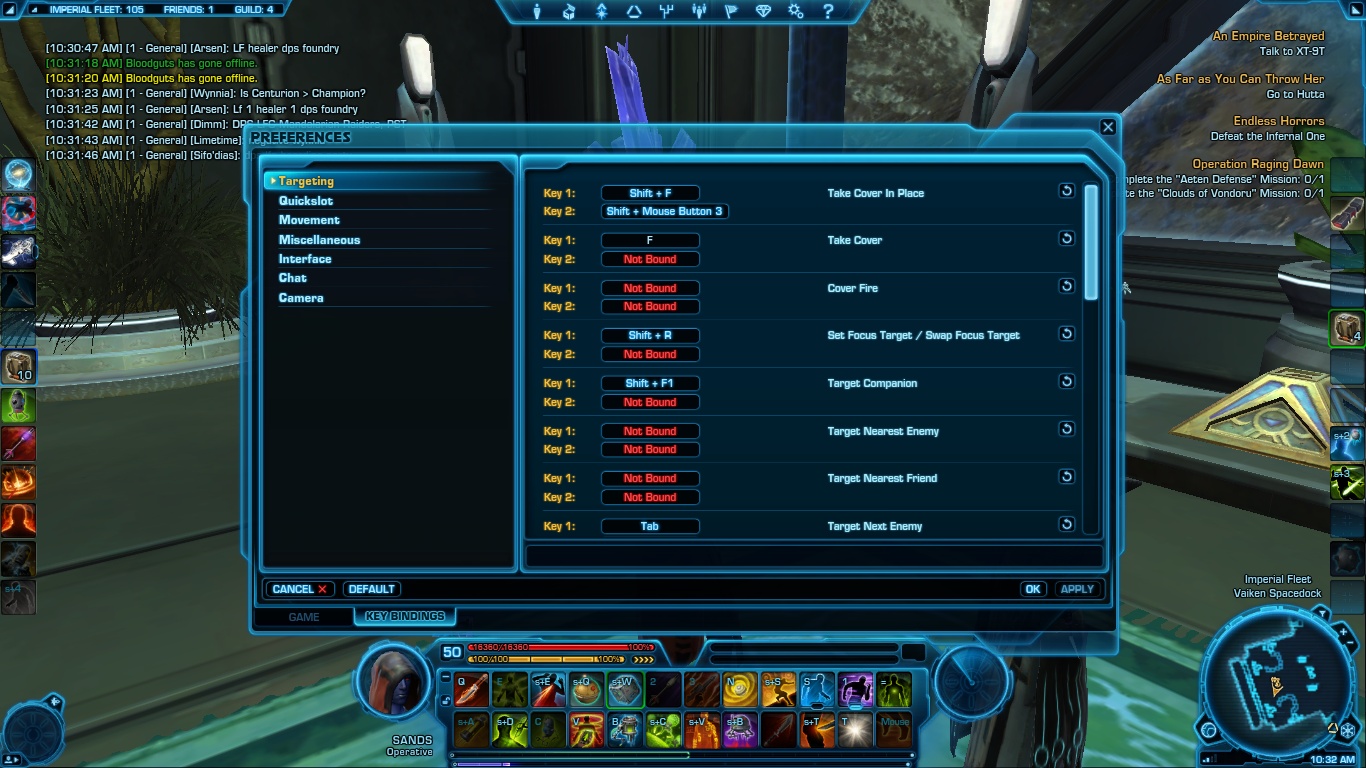Open the Character sheet icon in top menu

pyautogui.click(x=537, y=12)
